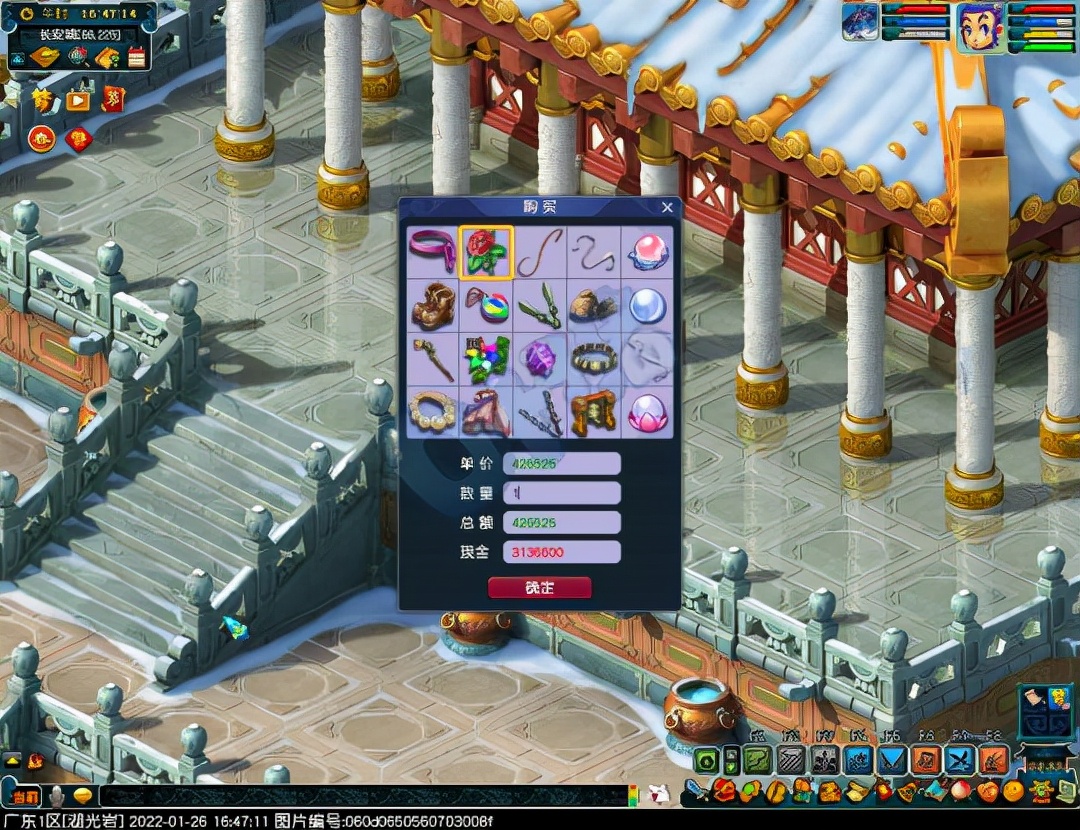
Task: Click the quantity input field
Action: pos(561,493)
